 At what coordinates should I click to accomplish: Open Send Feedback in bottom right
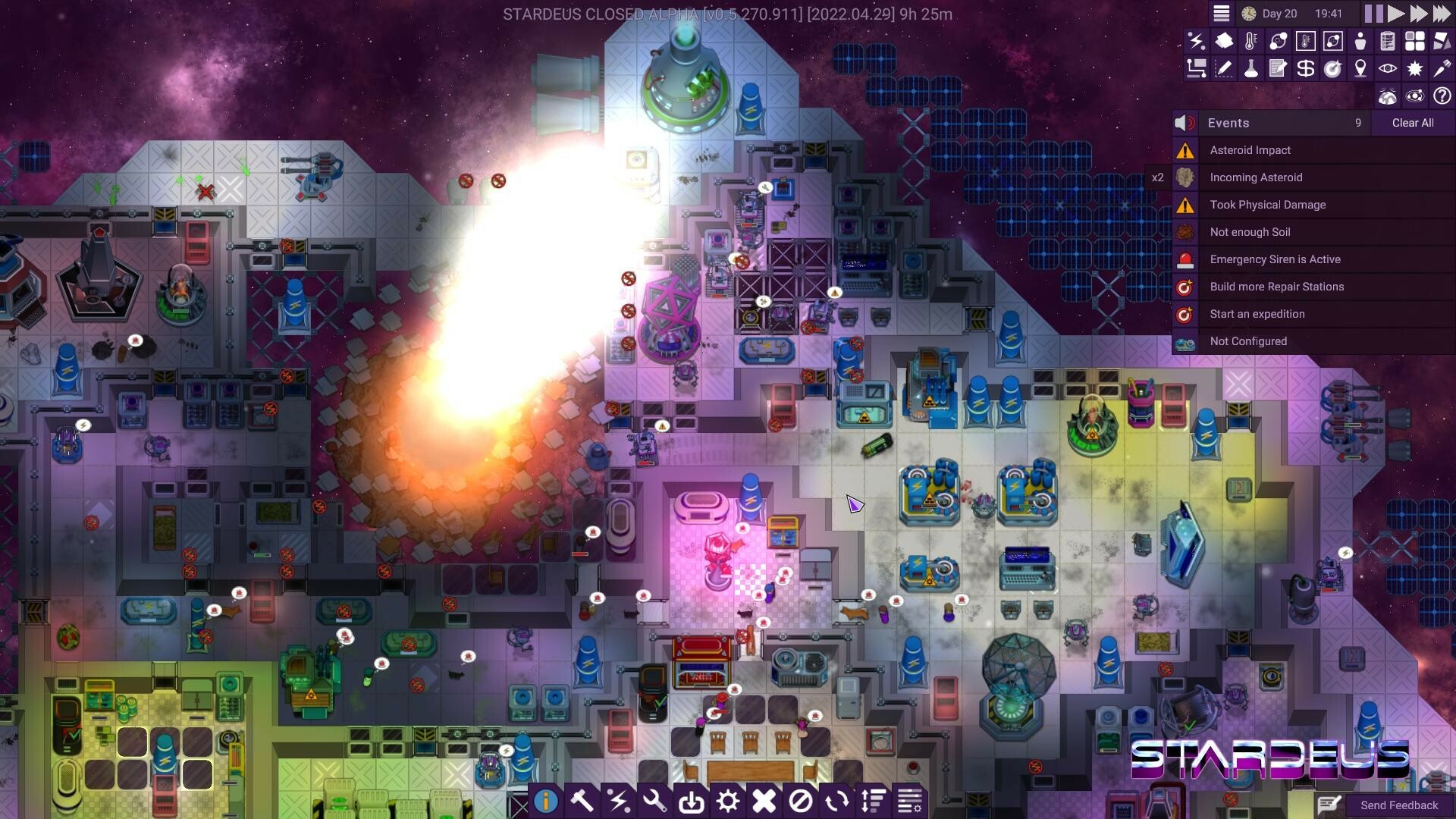point(1398,805)
